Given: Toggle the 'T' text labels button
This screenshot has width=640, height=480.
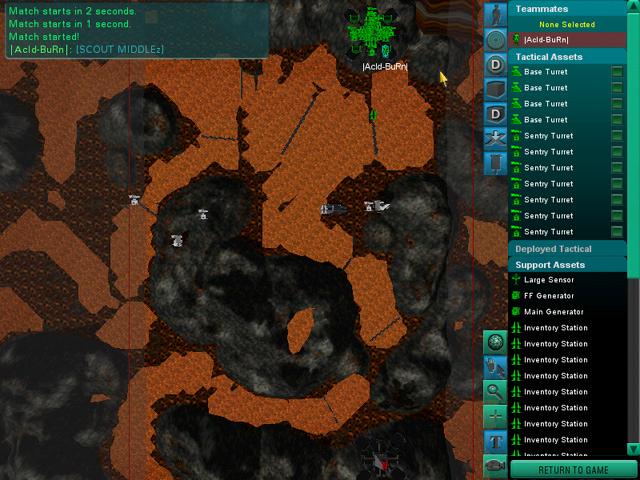Looking at the screenshot, I should click(496, 440).
